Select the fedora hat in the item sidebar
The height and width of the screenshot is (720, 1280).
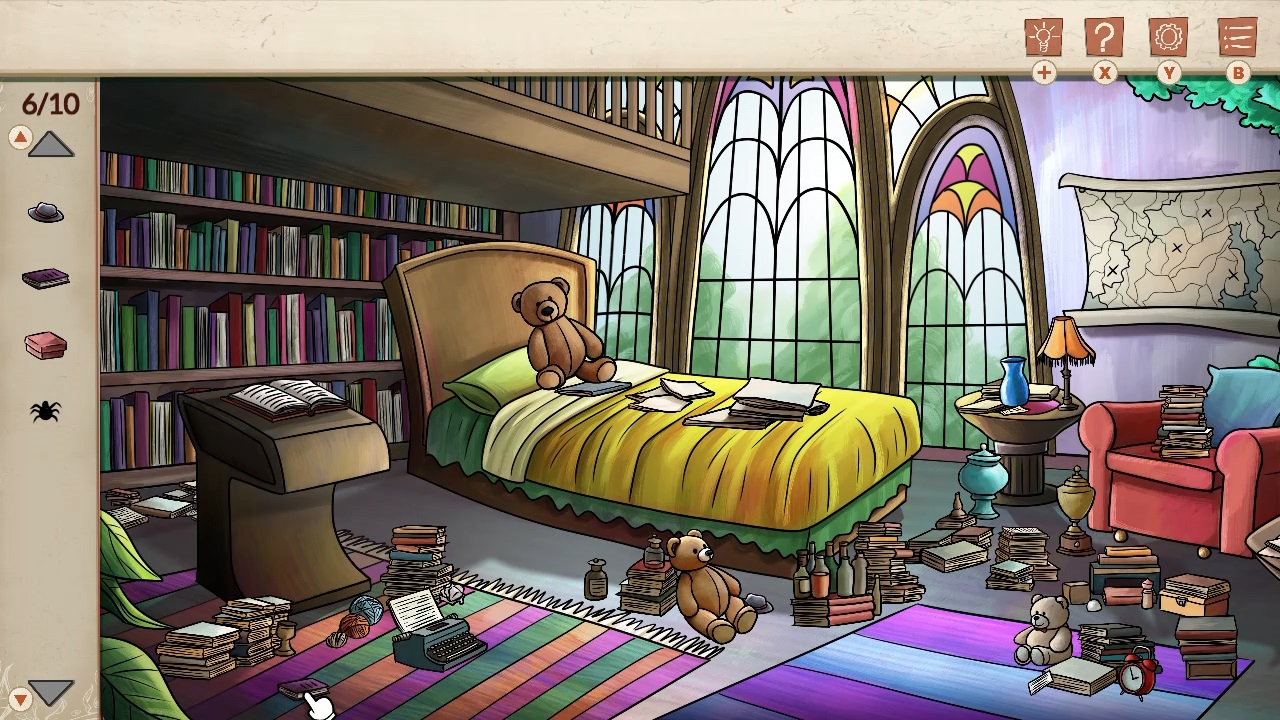[46, 212]
